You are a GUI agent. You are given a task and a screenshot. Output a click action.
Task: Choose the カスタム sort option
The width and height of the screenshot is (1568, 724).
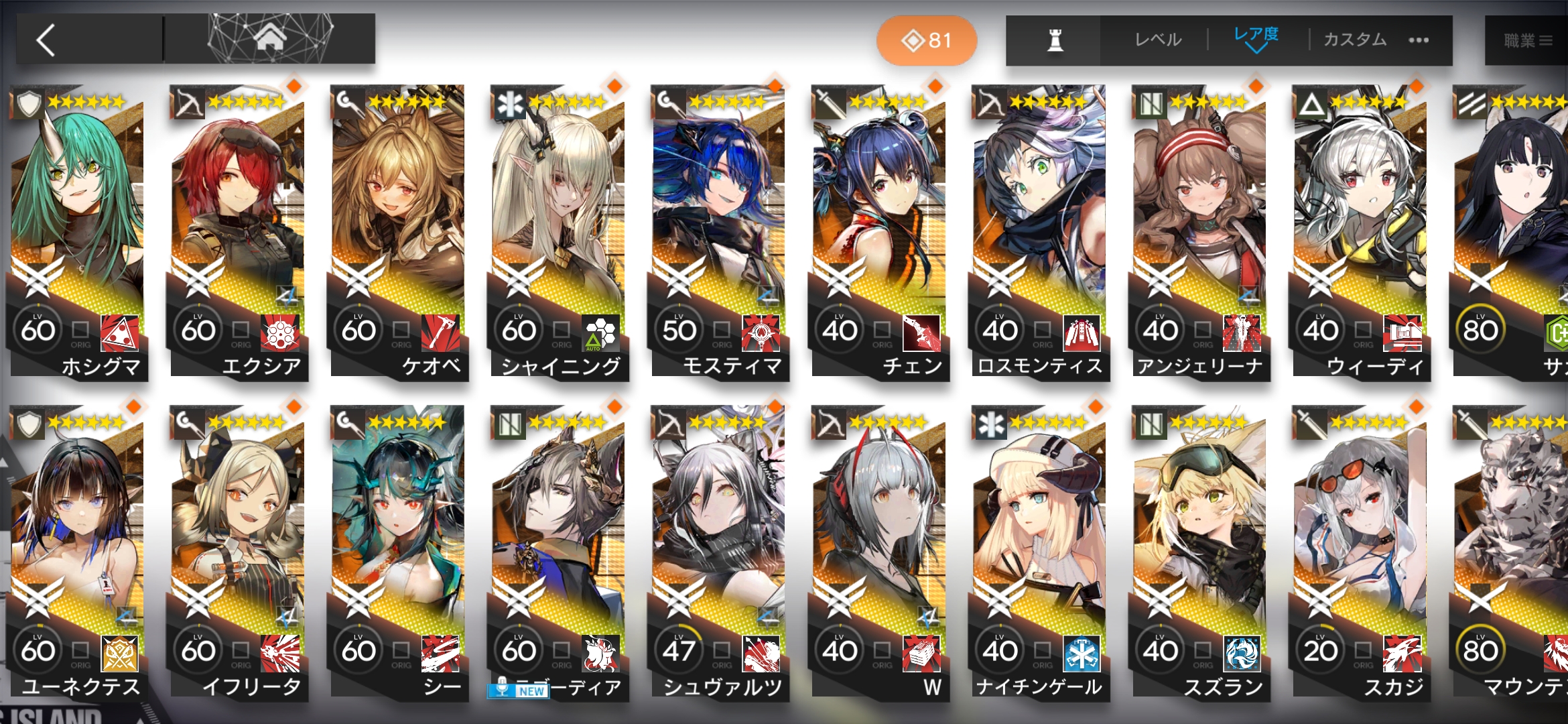click(1355, 40)
